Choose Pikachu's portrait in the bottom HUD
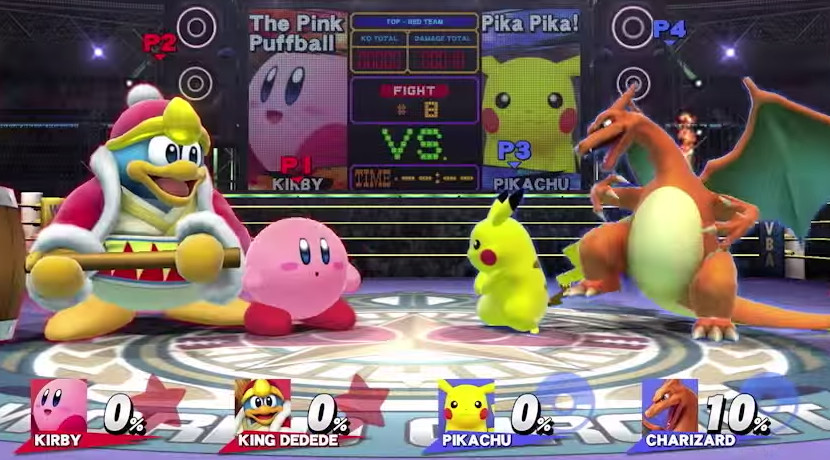 coord(466,406)
